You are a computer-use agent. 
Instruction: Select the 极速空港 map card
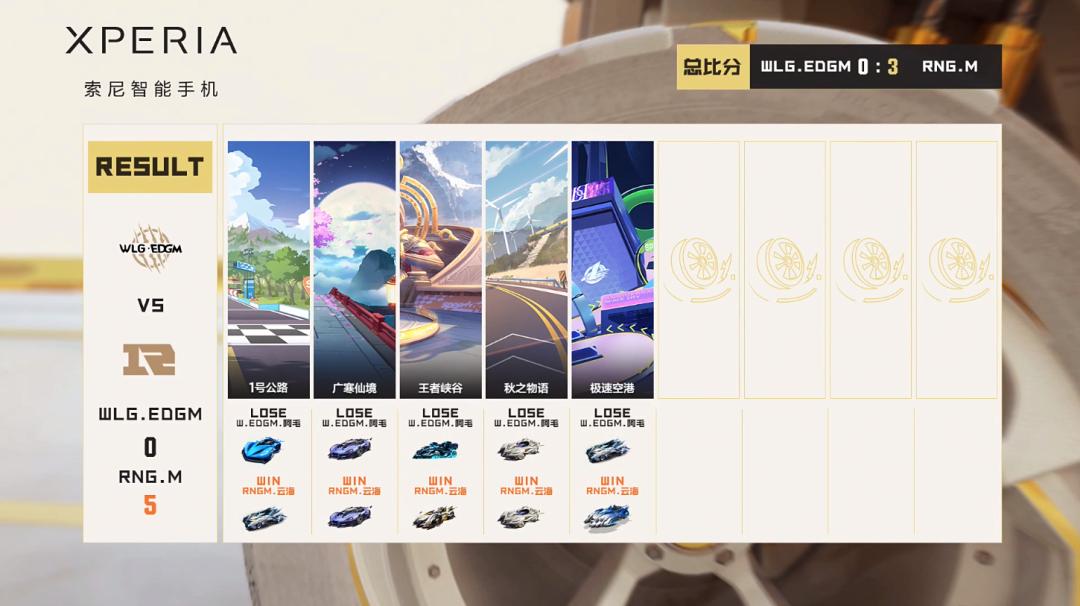click(612, 269)
